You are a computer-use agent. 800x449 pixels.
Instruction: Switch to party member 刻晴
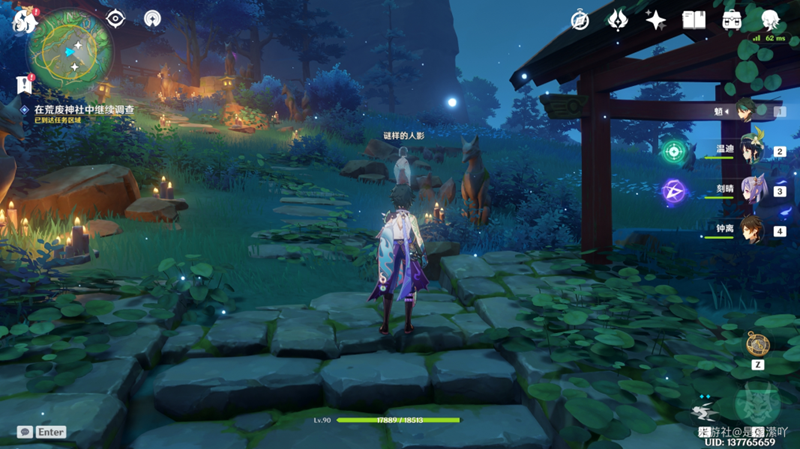tap(750, 189)
